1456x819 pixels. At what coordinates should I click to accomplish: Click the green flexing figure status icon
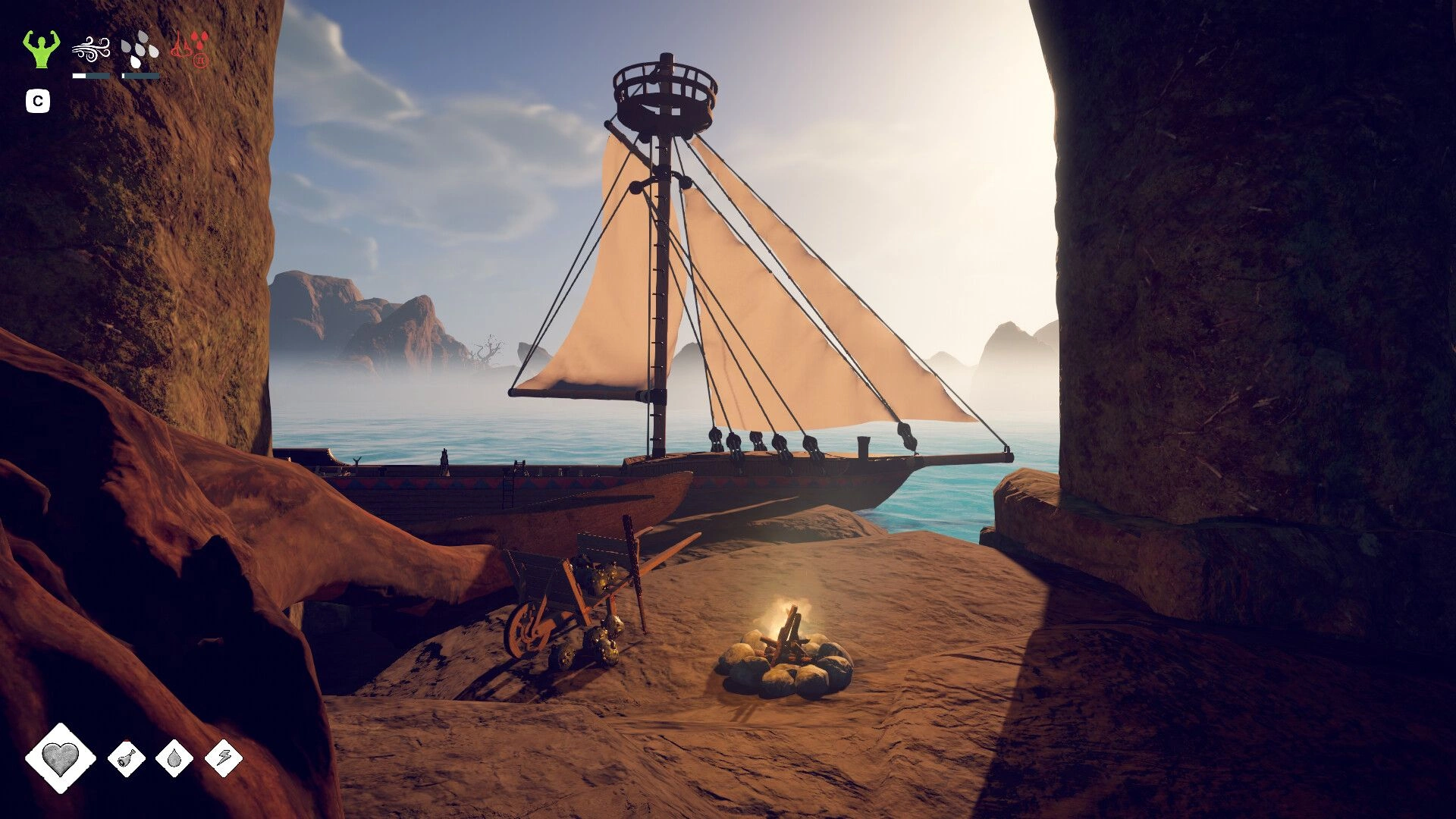click(x=41, y=49)
